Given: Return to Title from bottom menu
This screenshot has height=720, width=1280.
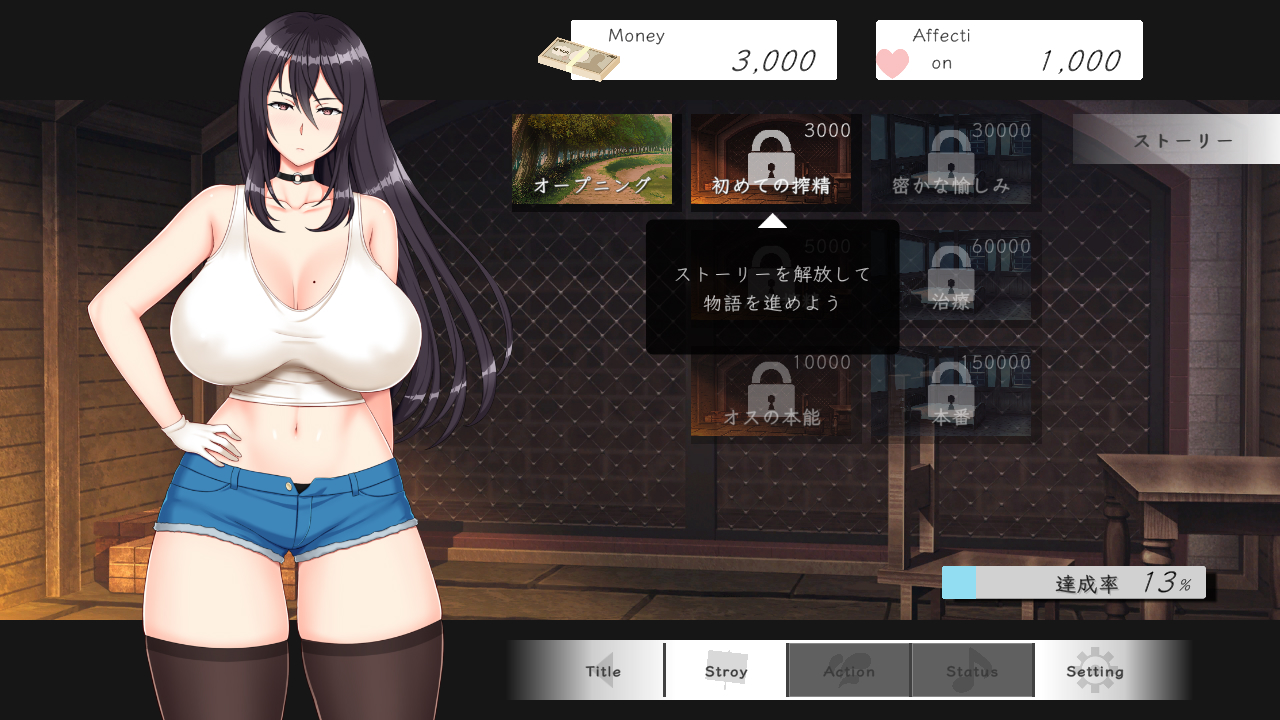Looking at the screenshot, I should pos(604,671).
